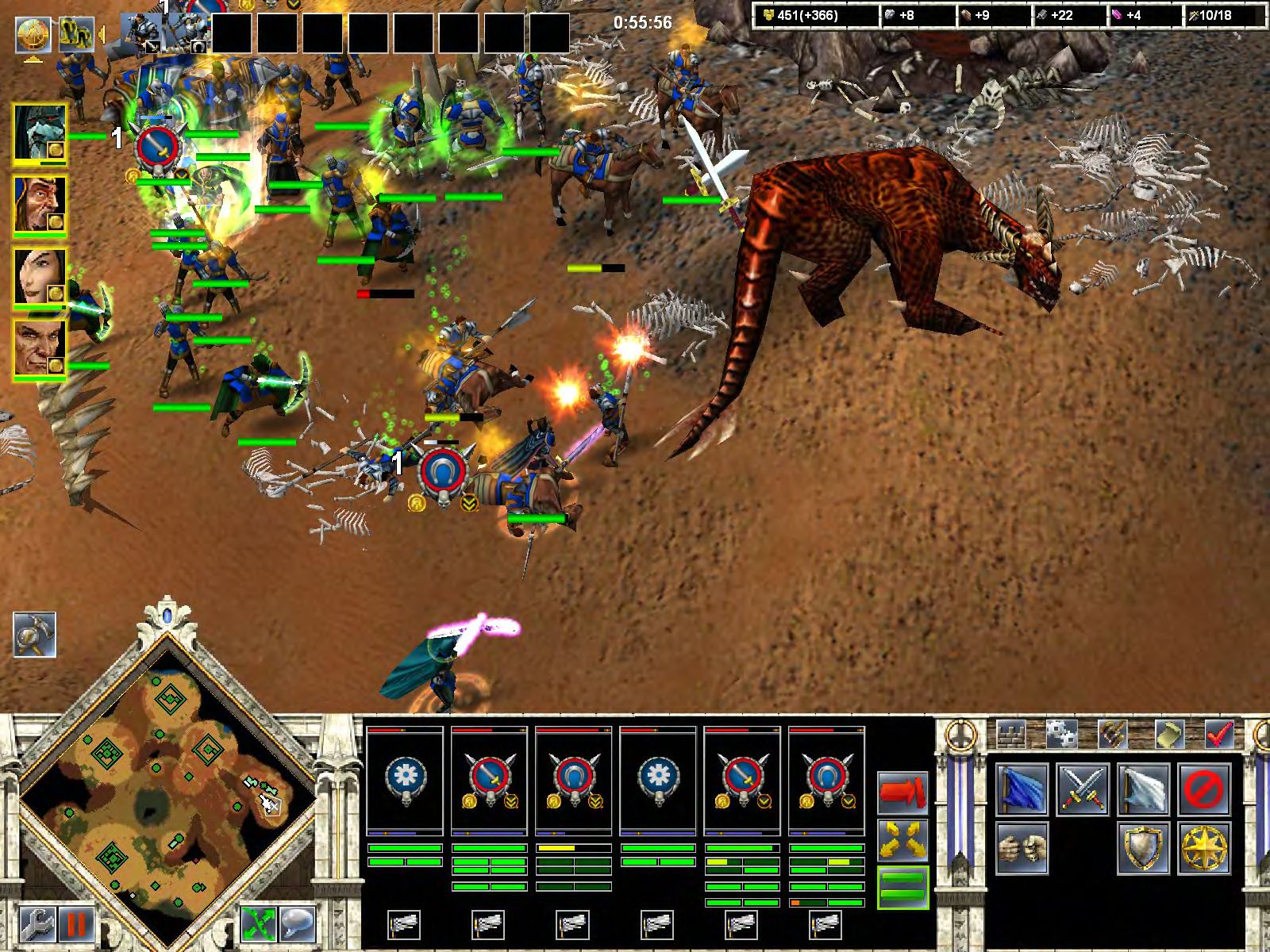Switch to the gears tab
The image size is (1270, 952).
(1060, 735)
